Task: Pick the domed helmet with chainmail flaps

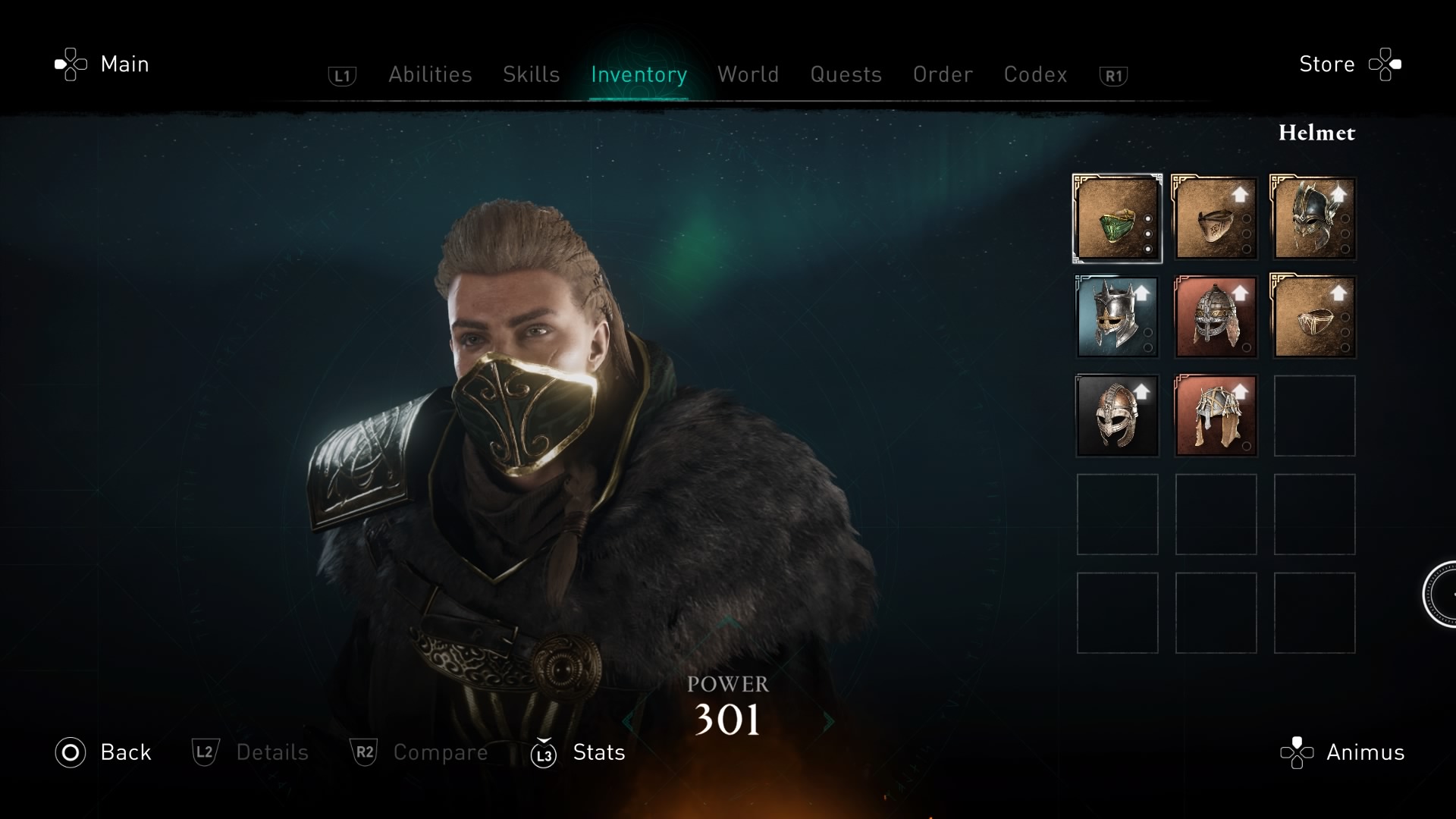Action: [1216, 317]
